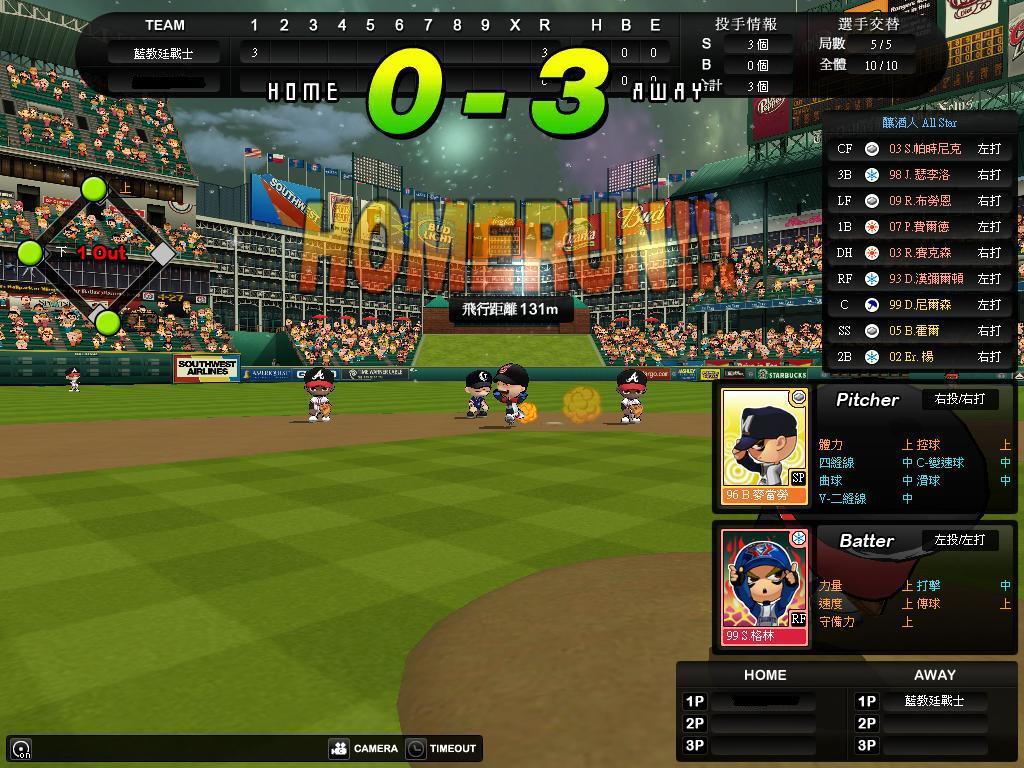This screenshot has height=768, width=1024.
Task: Open the CAMERA view button
Action: tap(364, 748)
